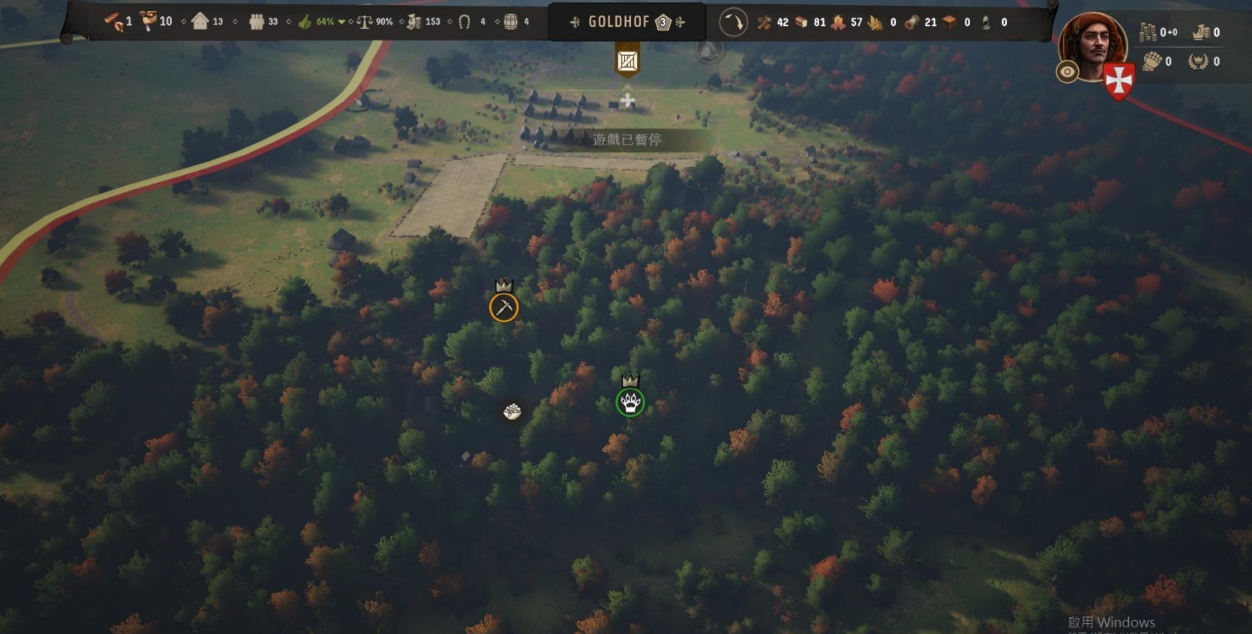Image resolution: width=1252 pixels, height=634 pixels.
Task: Click the Goldhof settlement name banner
Action: coord(619,22)
